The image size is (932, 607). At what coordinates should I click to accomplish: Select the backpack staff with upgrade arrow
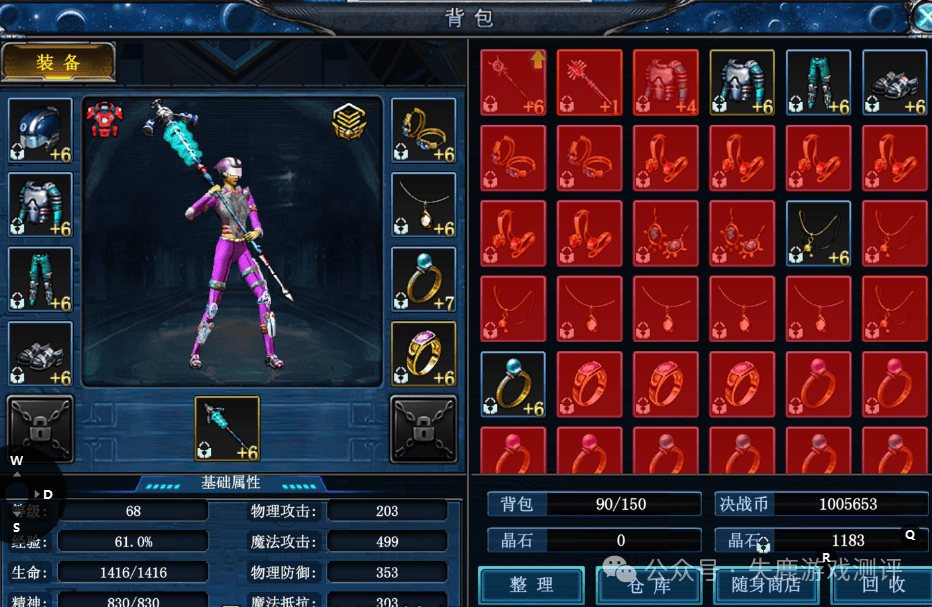[x=514, y=83]
